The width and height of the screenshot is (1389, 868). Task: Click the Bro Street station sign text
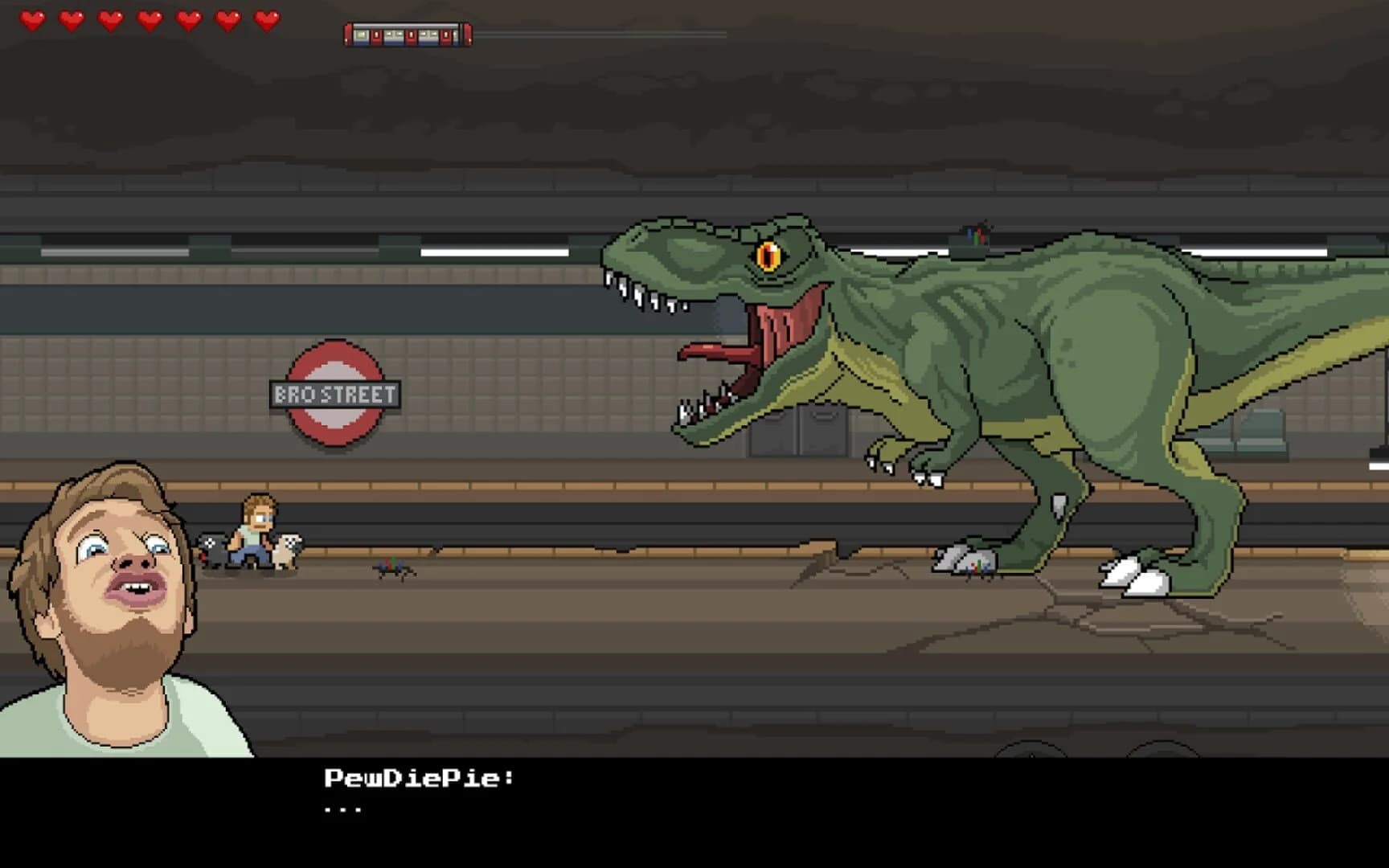click(x=337, y=393)
